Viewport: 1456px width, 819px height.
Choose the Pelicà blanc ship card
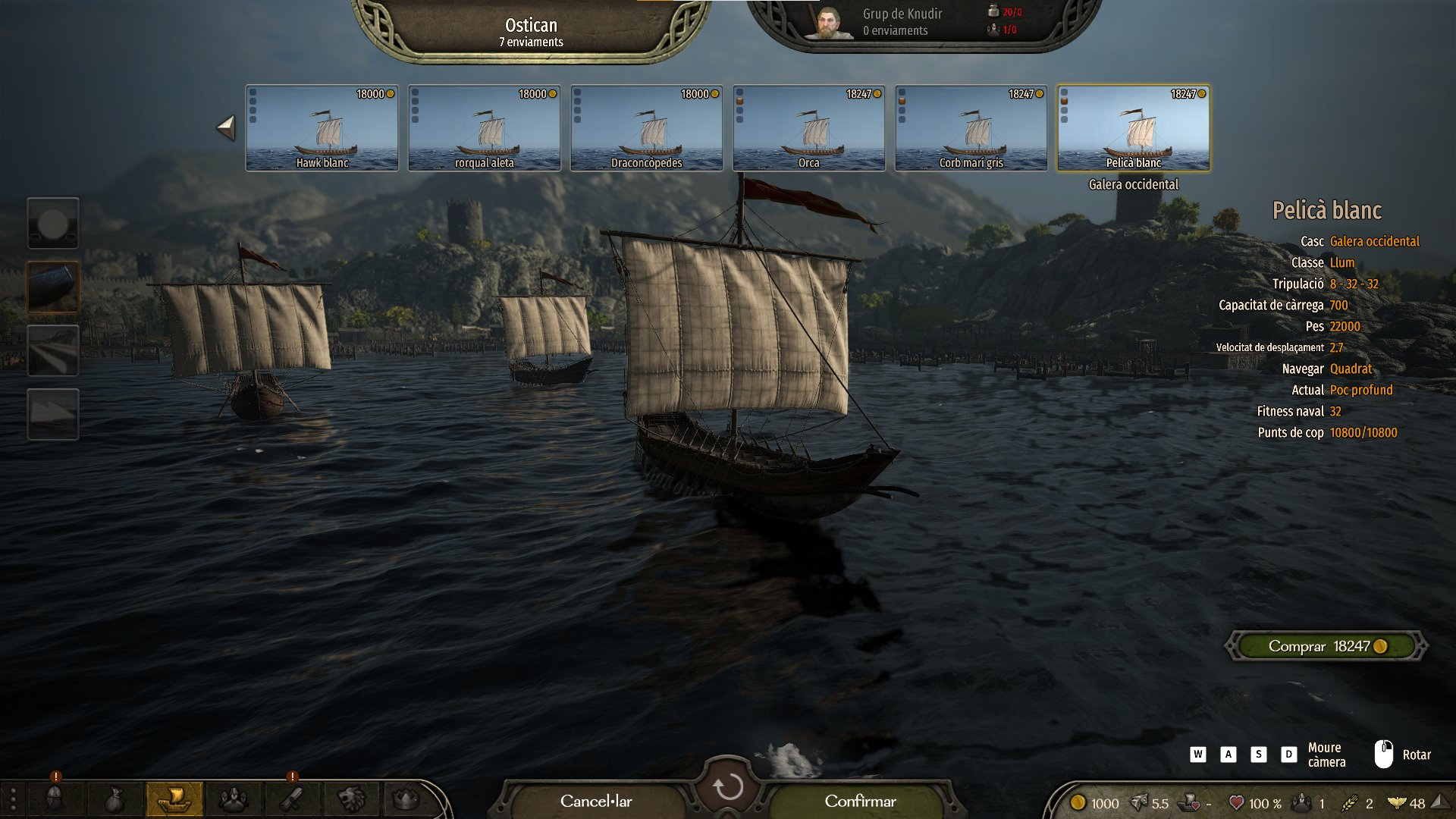pos(1134,127)
